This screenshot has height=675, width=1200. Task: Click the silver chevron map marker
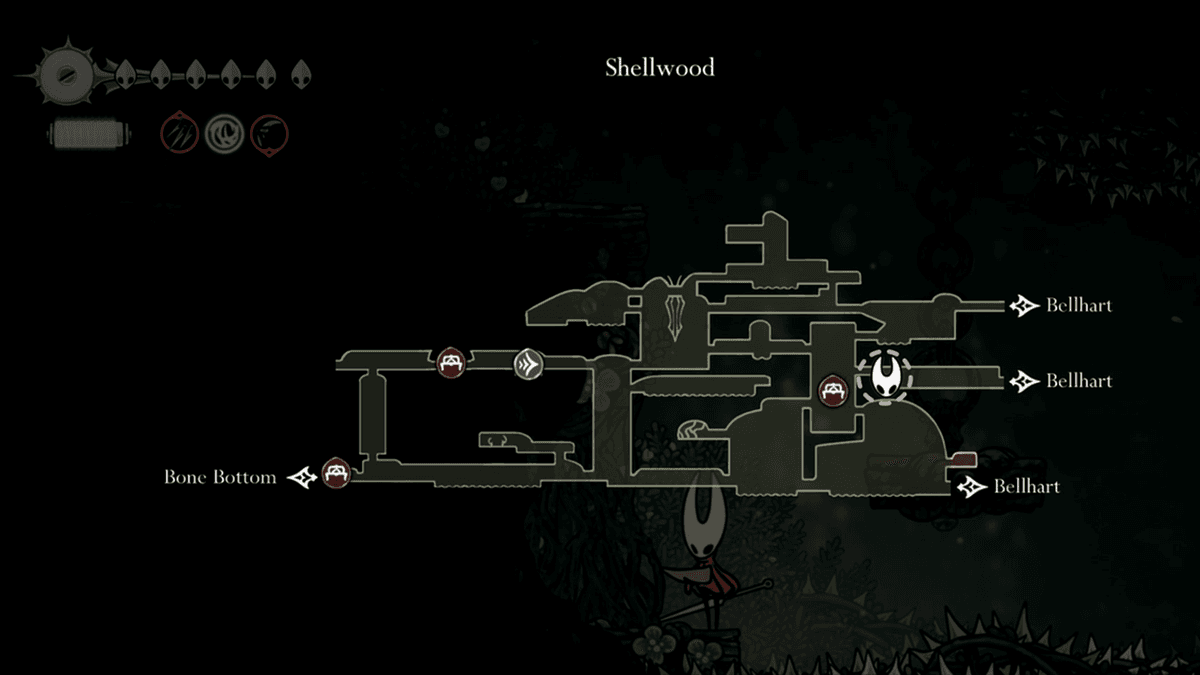tap(528, 364)
